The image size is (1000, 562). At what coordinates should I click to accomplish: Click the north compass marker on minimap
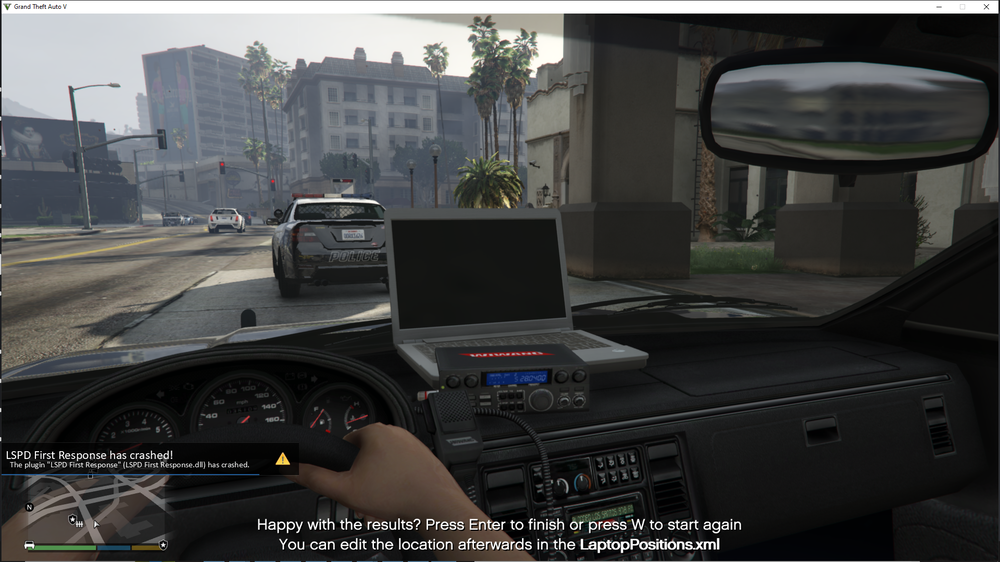[29, 507]
